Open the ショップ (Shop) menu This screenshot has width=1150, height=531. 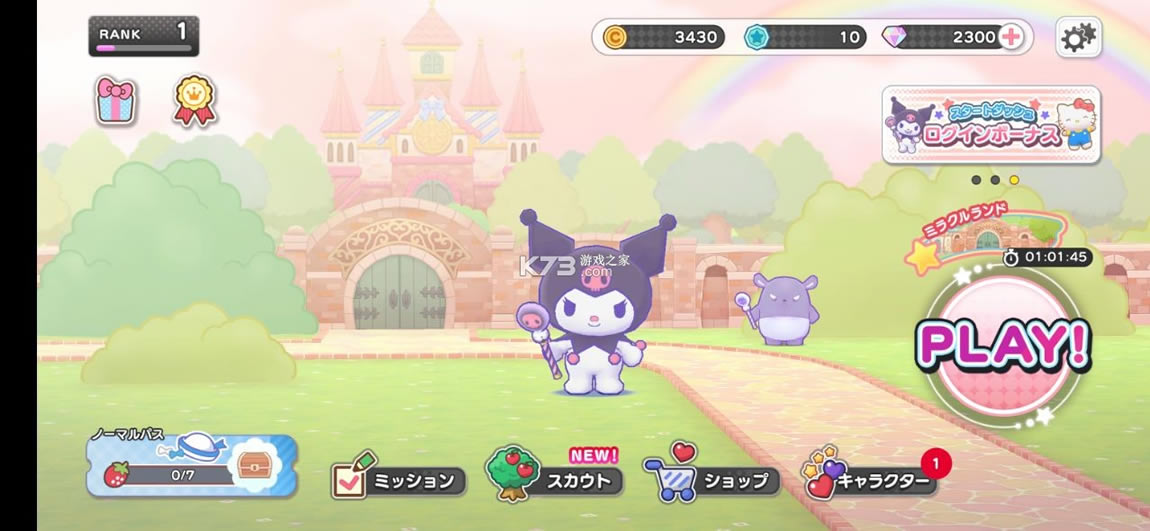pos(711,478)
